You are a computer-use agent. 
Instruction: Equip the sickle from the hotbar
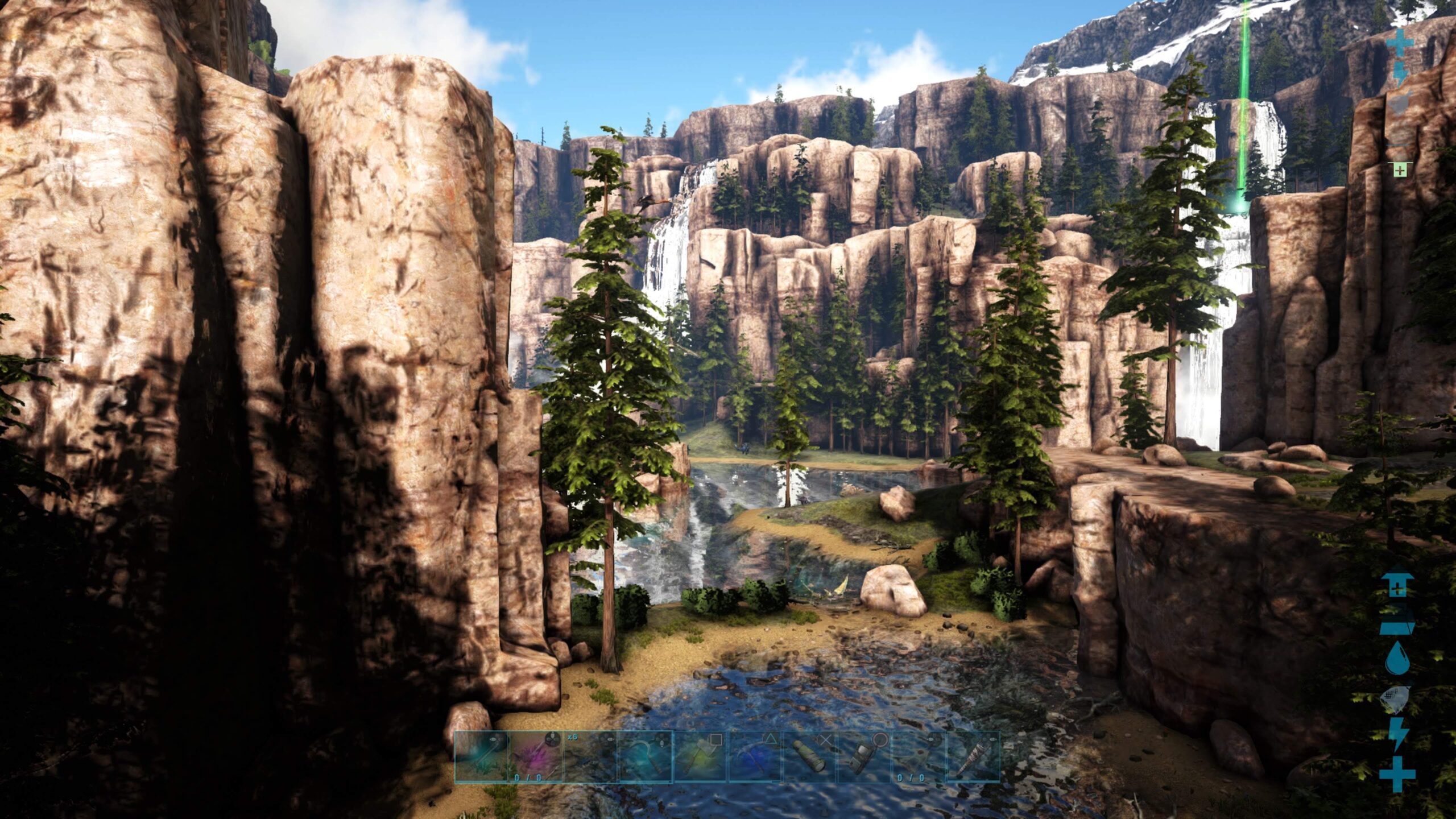[x=646, y=756]
